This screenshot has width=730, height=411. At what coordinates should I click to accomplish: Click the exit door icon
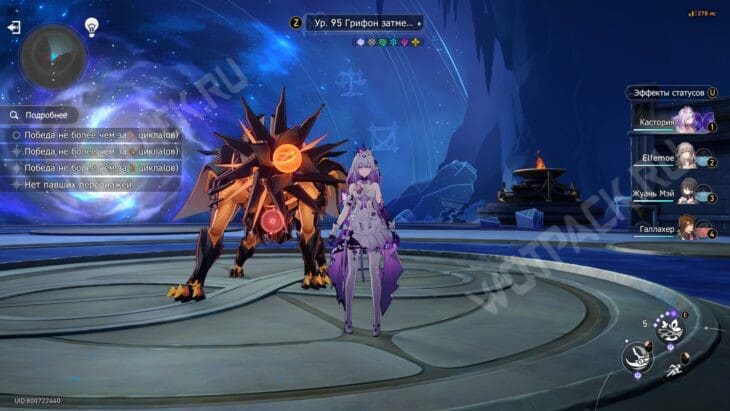[14, 27]
